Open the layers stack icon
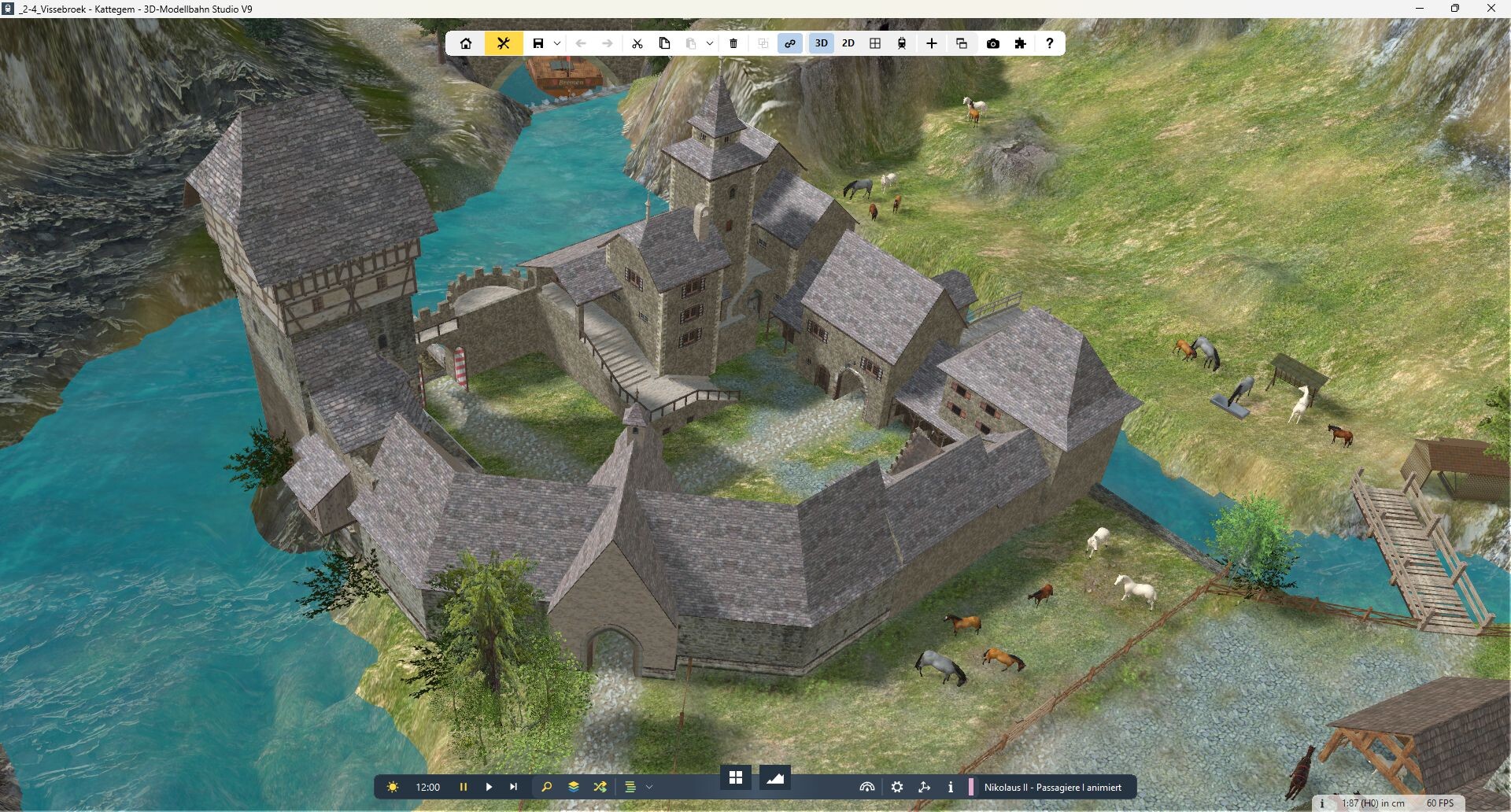Image resolution: width=1511 pixels, height=812 pixels. click(x=574, y=787)
